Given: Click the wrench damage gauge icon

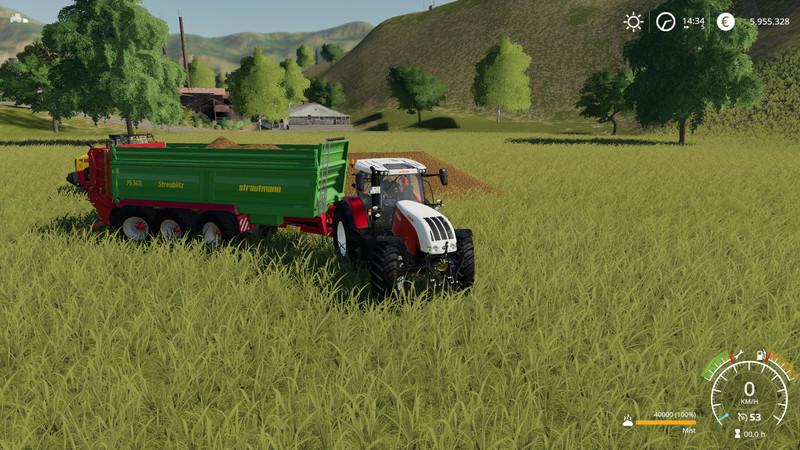Looking at the screenshot, I should (738, 355).
